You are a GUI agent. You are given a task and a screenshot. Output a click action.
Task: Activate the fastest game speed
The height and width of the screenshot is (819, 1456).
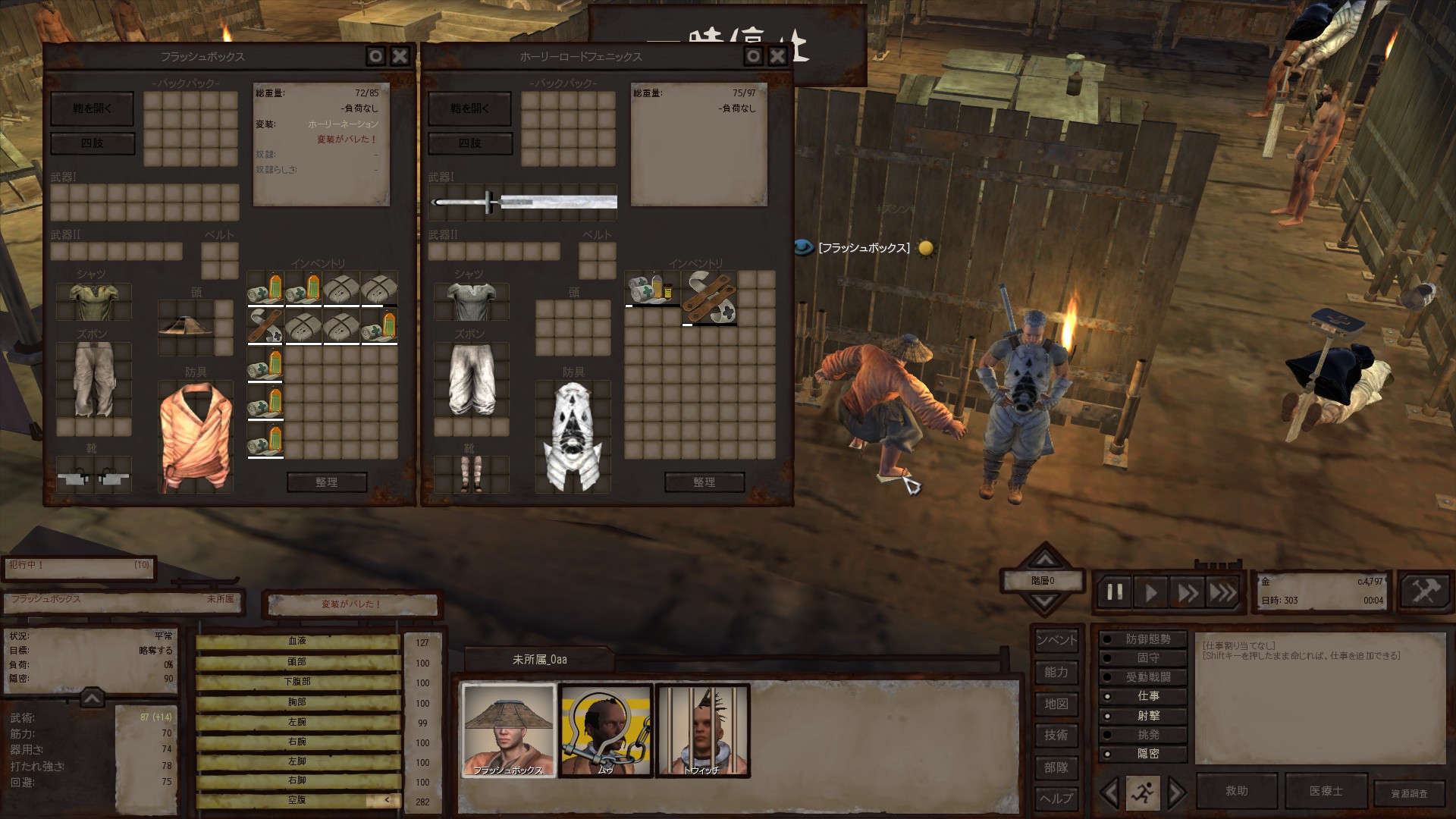click(x=1222, y=592)
